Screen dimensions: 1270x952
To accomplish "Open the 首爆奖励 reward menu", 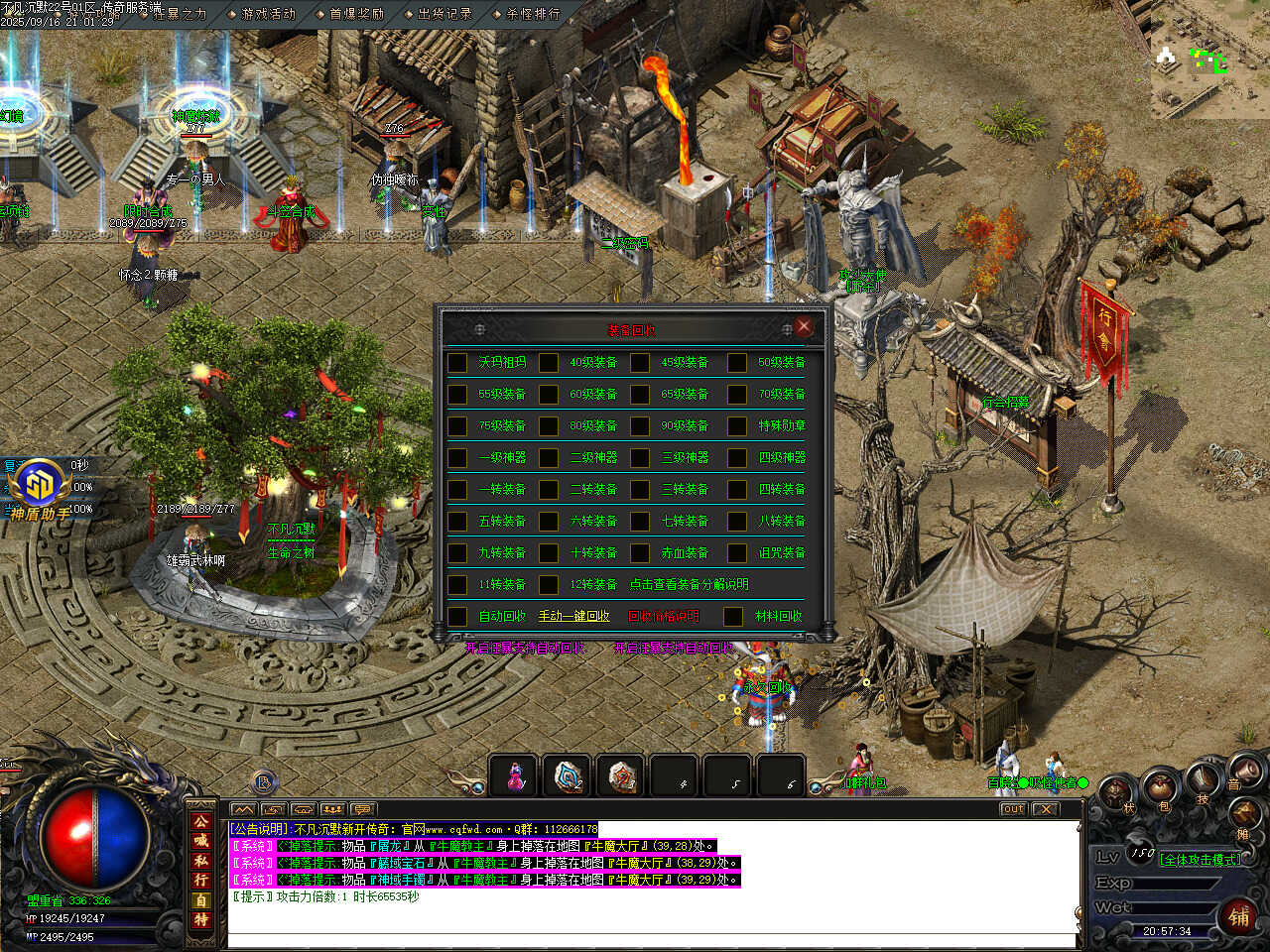I will point(355,14).
